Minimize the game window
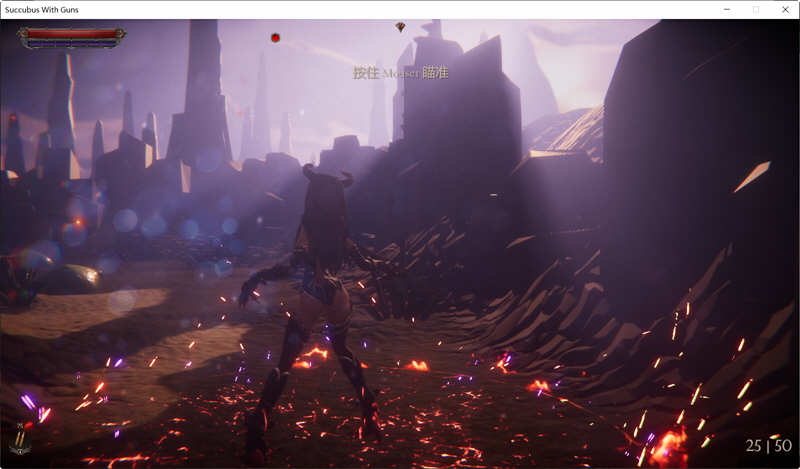Viewport: 800px width, 469px height. [x=727, y=9]
